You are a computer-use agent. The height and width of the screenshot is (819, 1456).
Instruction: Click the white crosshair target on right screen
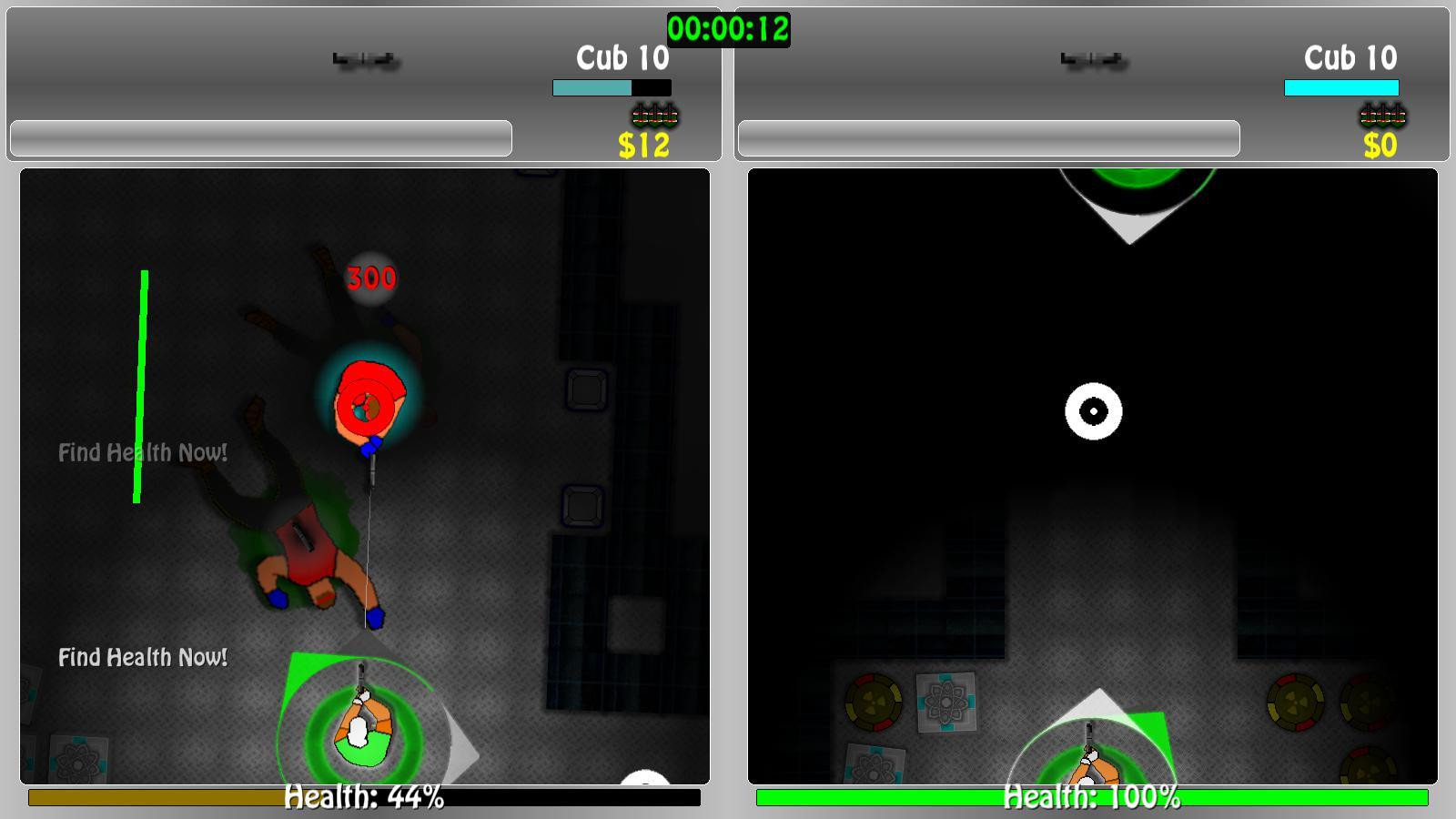pos(1092,411)
